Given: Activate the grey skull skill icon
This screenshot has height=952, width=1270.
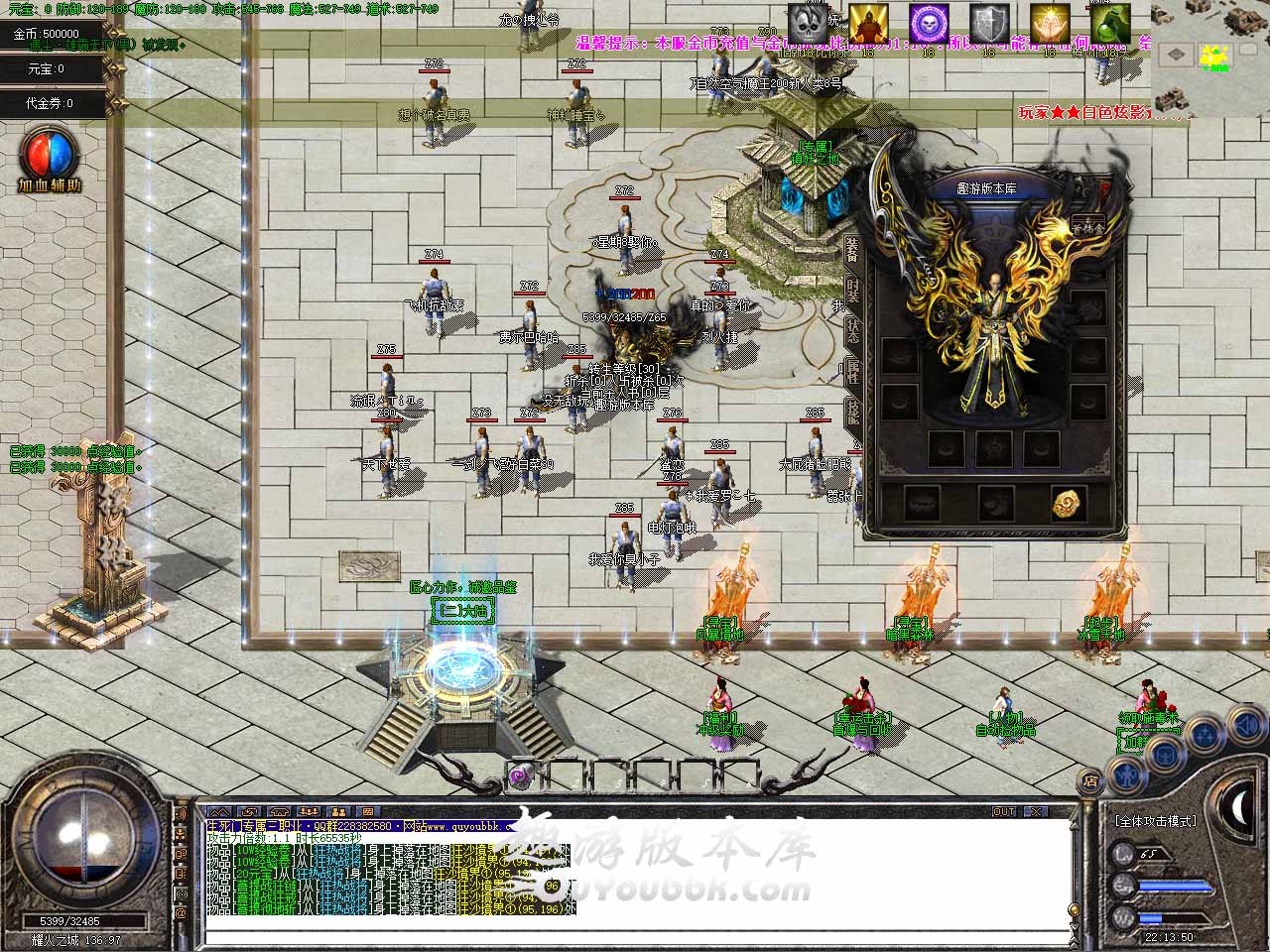Looking at the screenshot, I should pos(809,24).
